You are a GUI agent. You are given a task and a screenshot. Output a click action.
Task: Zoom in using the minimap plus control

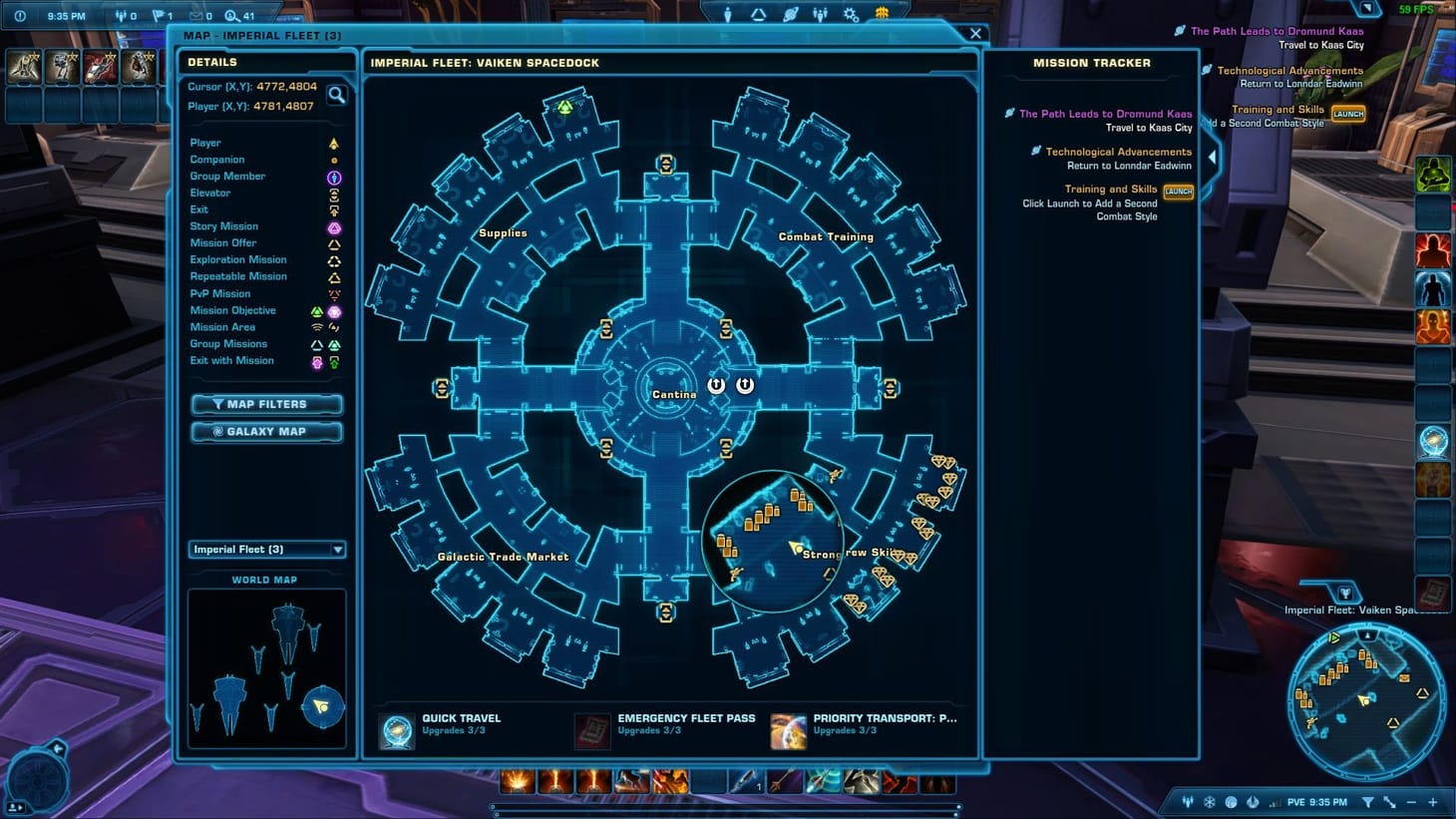click(1432, 801)
